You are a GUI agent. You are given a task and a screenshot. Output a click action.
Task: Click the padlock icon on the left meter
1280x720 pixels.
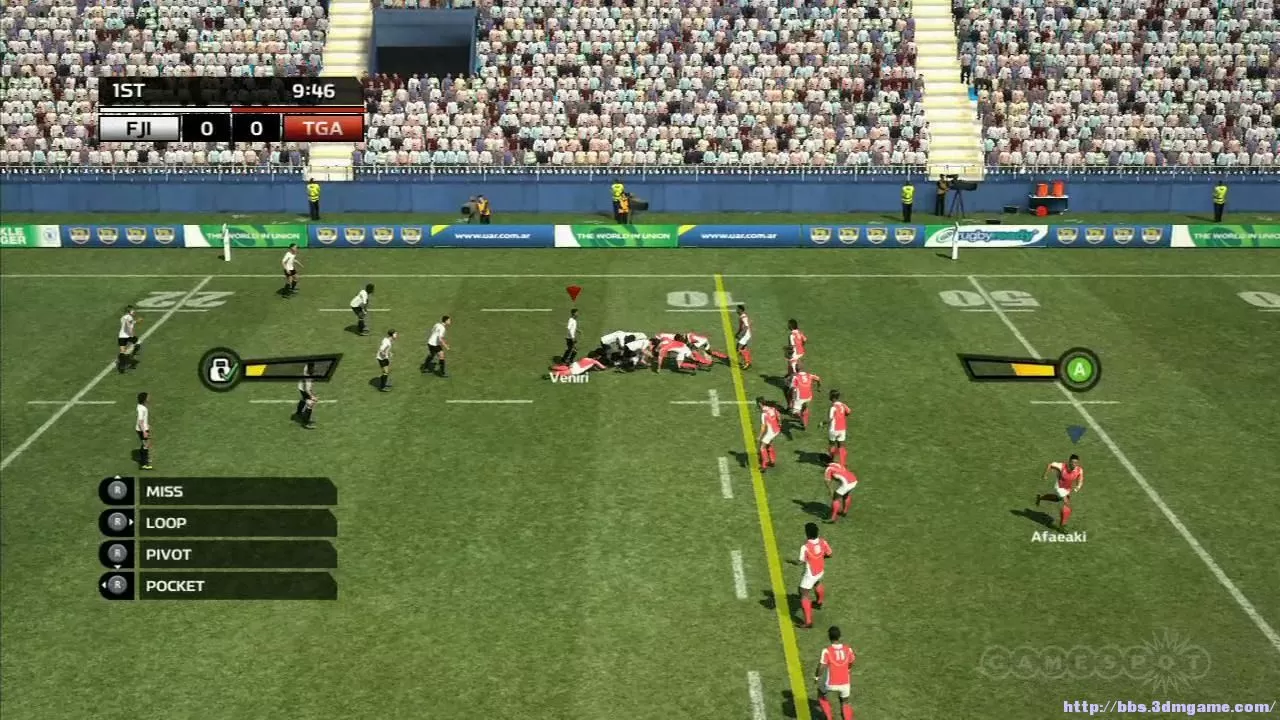[222, 369]
